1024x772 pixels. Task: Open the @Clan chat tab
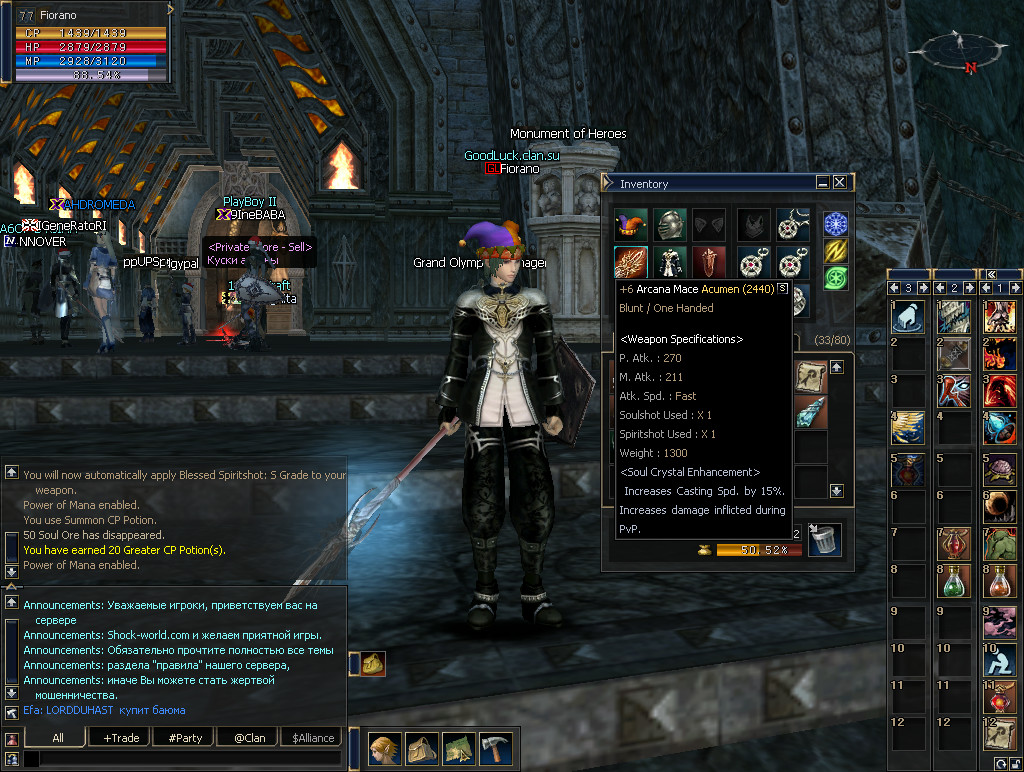tap(248, 738)
